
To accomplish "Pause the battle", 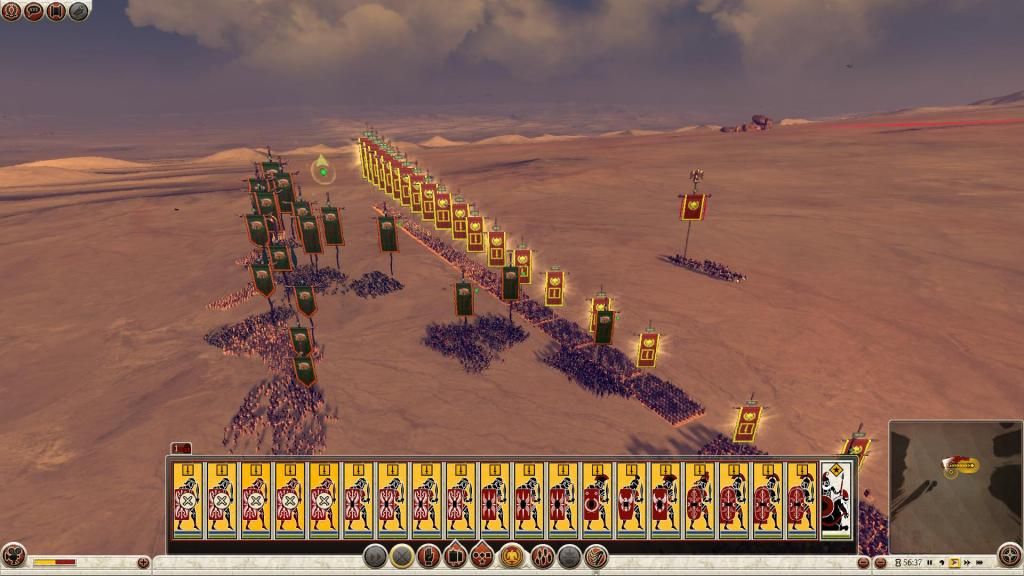I will click(x=930, y=563).
